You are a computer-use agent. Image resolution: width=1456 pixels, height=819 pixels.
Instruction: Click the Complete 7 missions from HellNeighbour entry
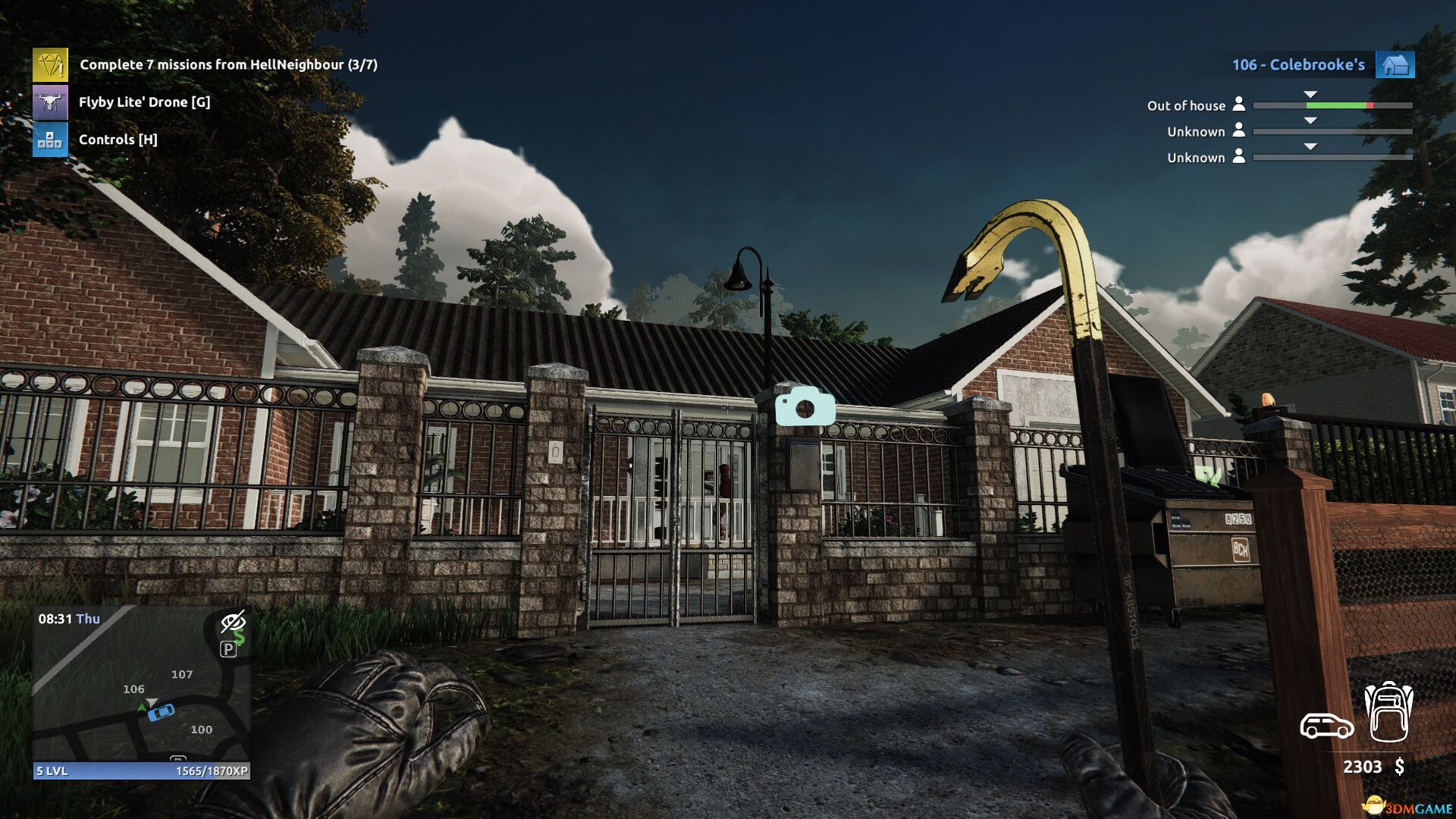point(230,65)
